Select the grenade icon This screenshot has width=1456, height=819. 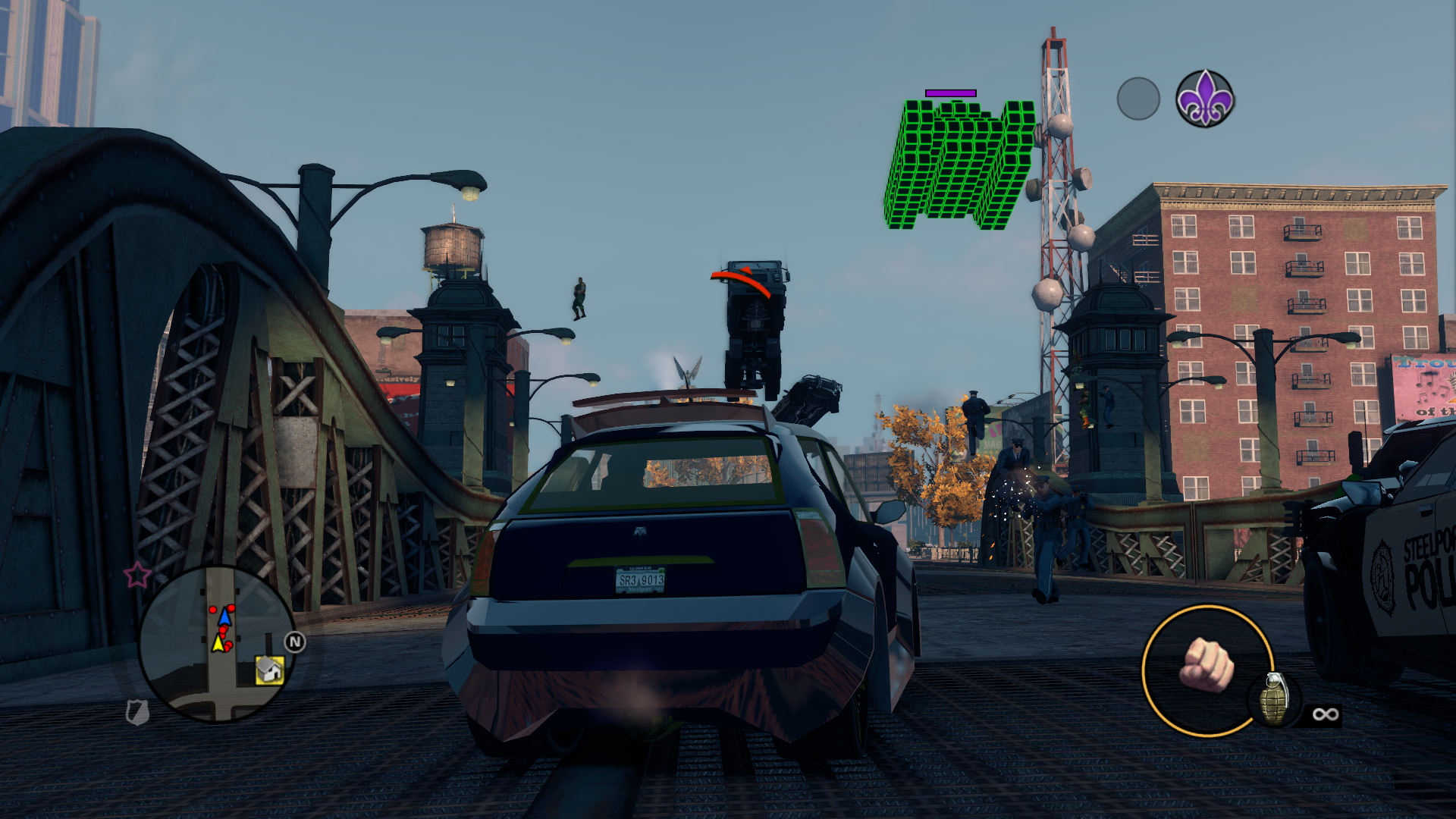[x=1275, y=699]
